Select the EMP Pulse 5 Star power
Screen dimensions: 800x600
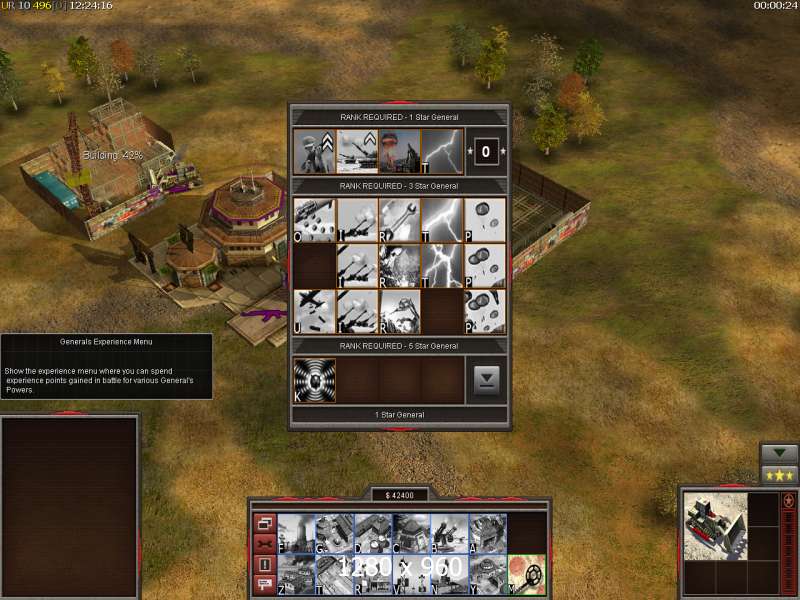(315, 381)
